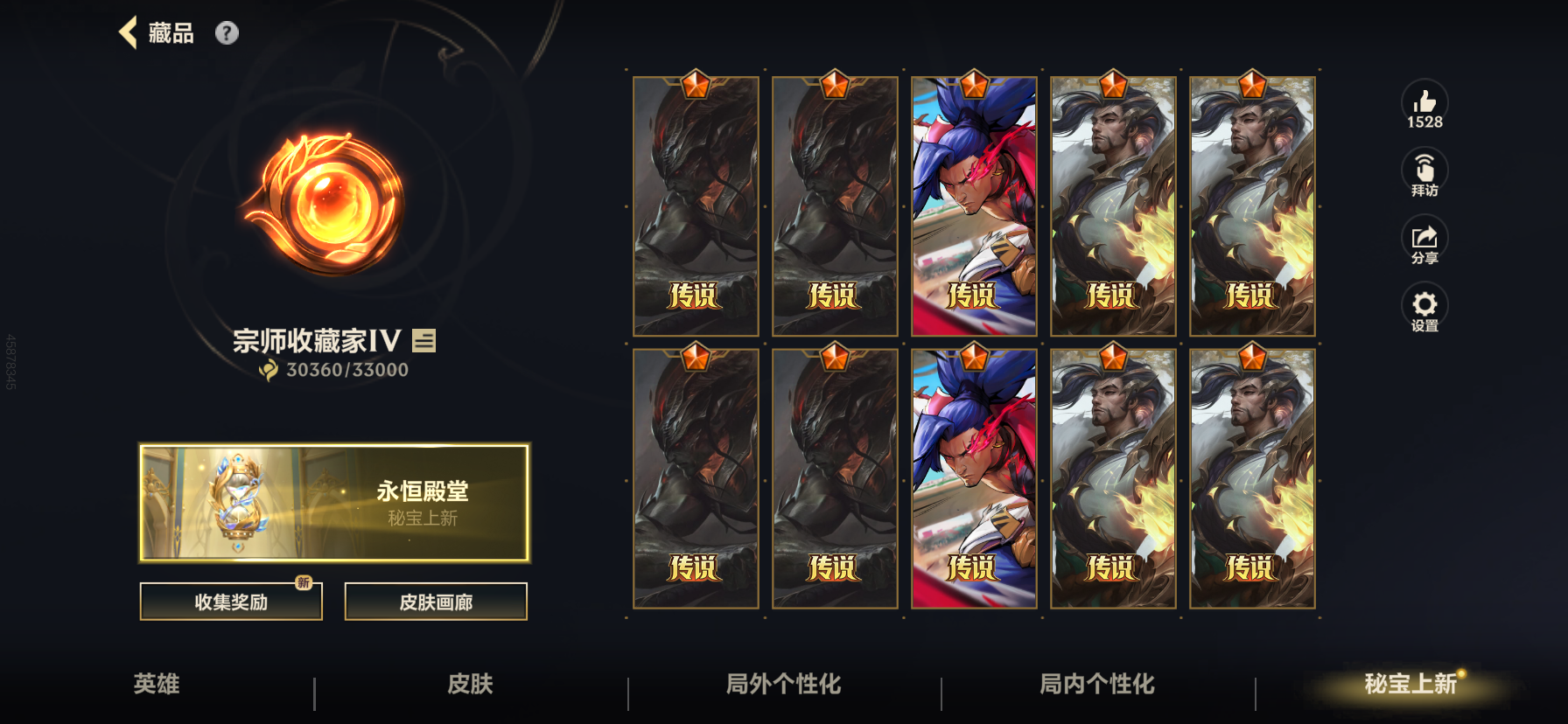Open the 局外个性化 tab
Viewport: 1568px width, 724px height.
point(783,686)
